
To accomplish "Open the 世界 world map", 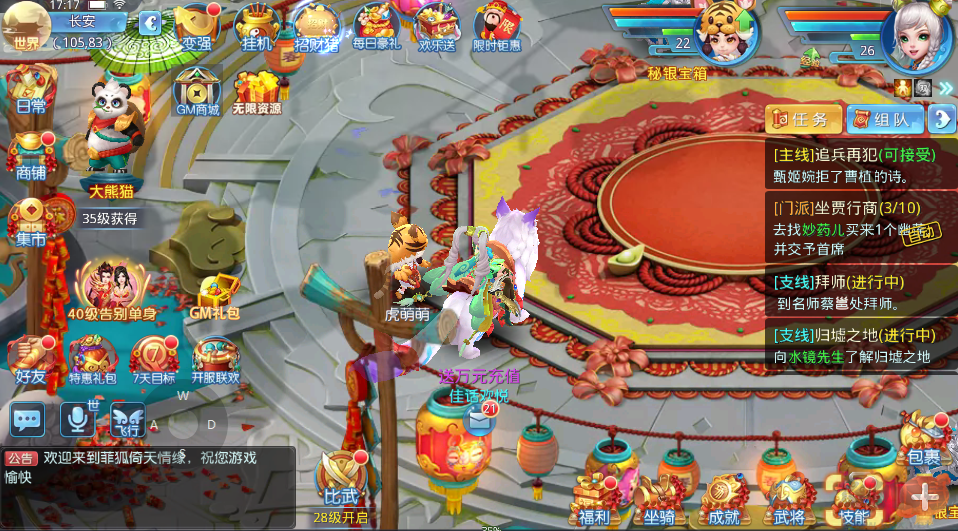I will click(x=27, y=27).
